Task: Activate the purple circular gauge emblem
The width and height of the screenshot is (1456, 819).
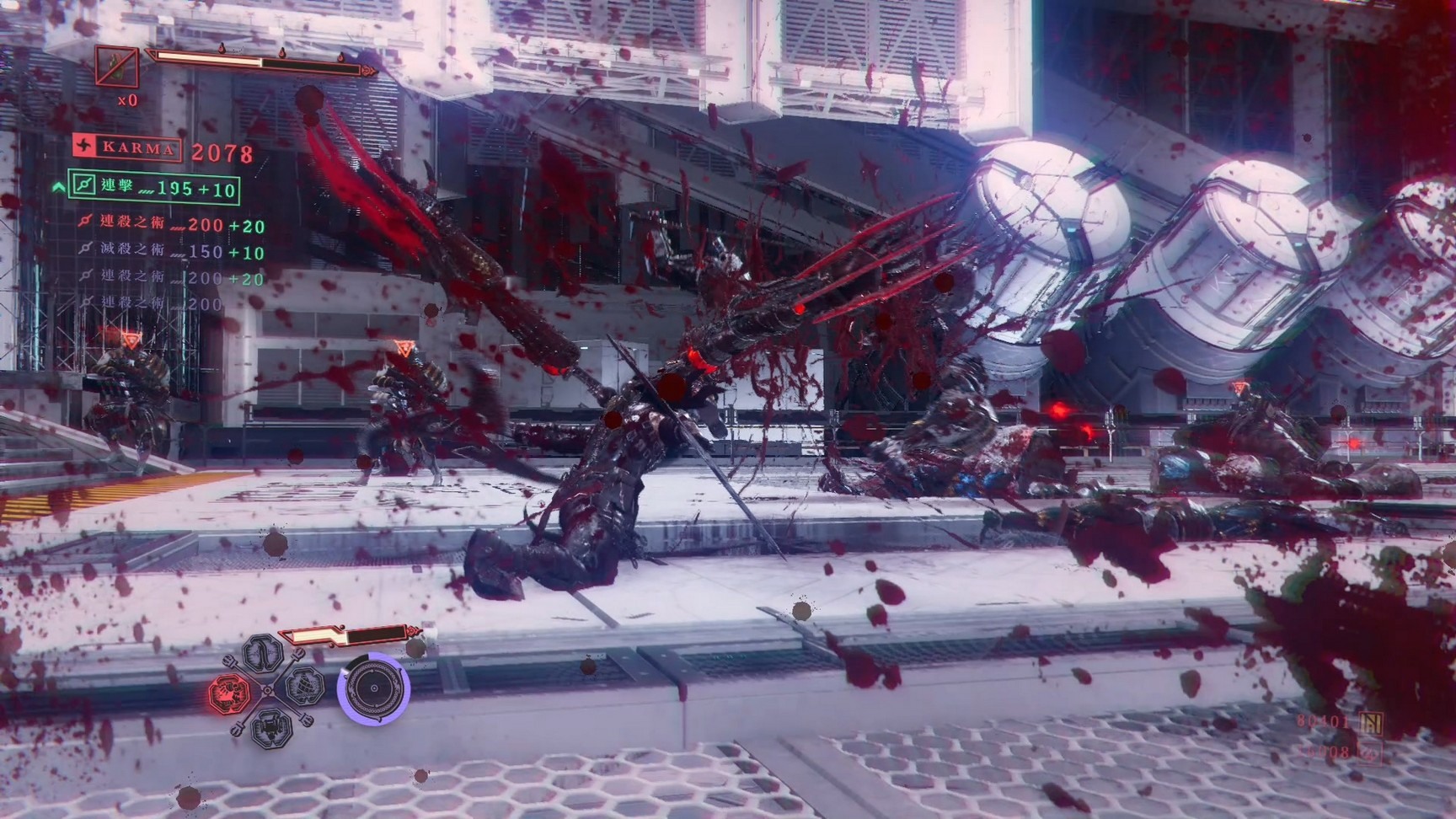Action: [373, 688]
